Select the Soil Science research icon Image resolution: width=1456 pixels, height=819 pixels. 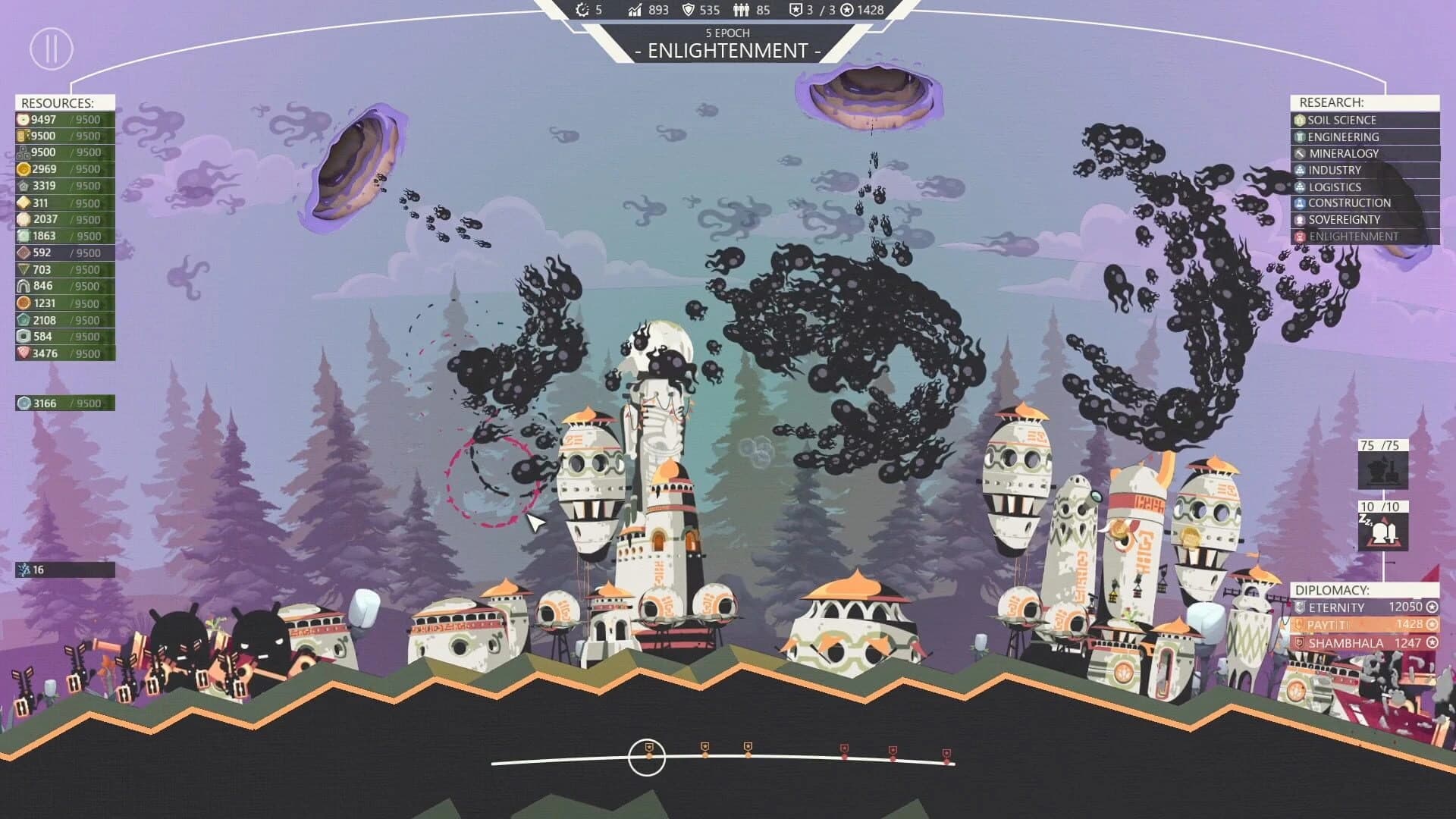point(1300,120)
